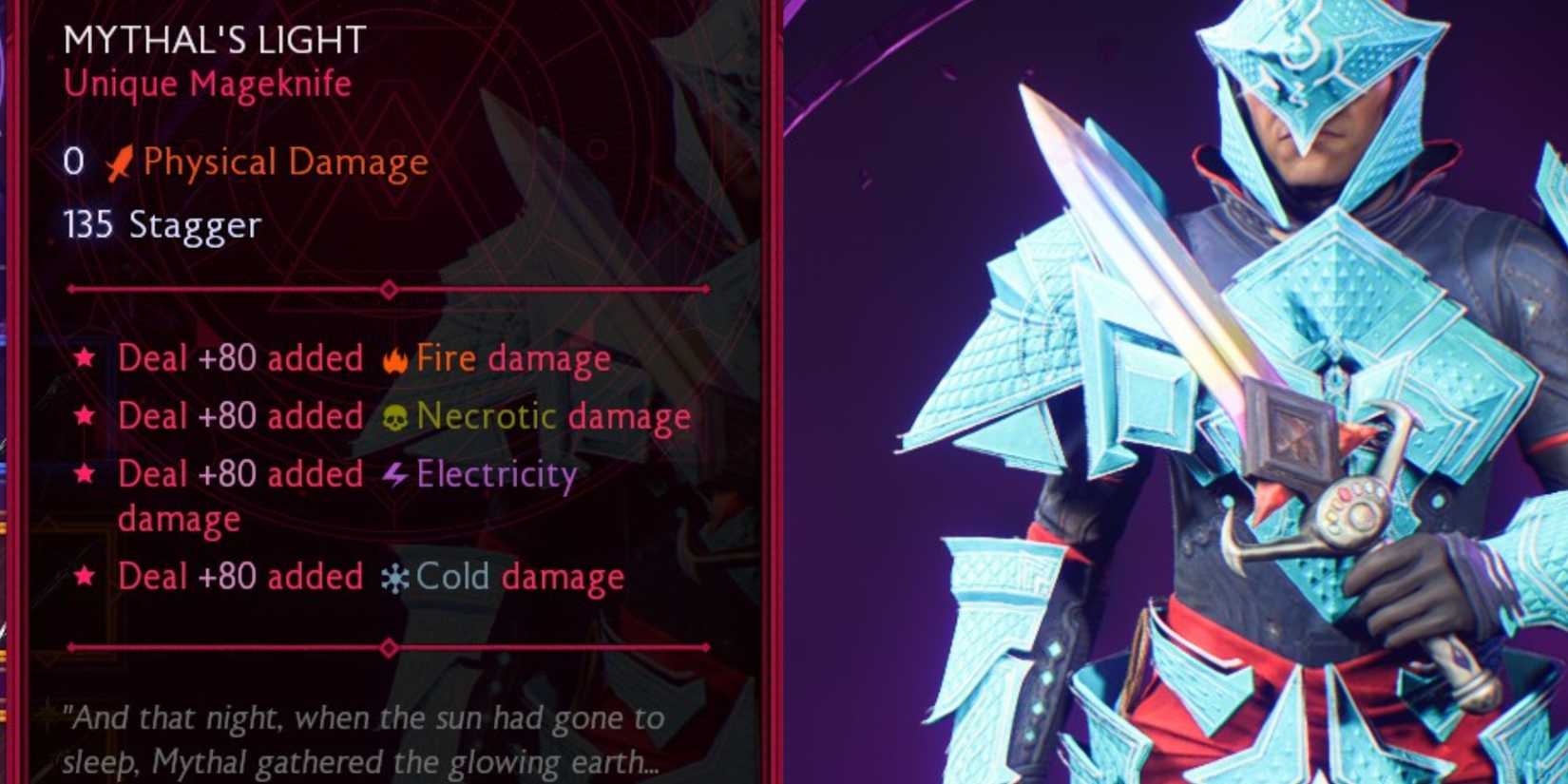Click the star beside the Necrotic damage affix

[86, 416]
